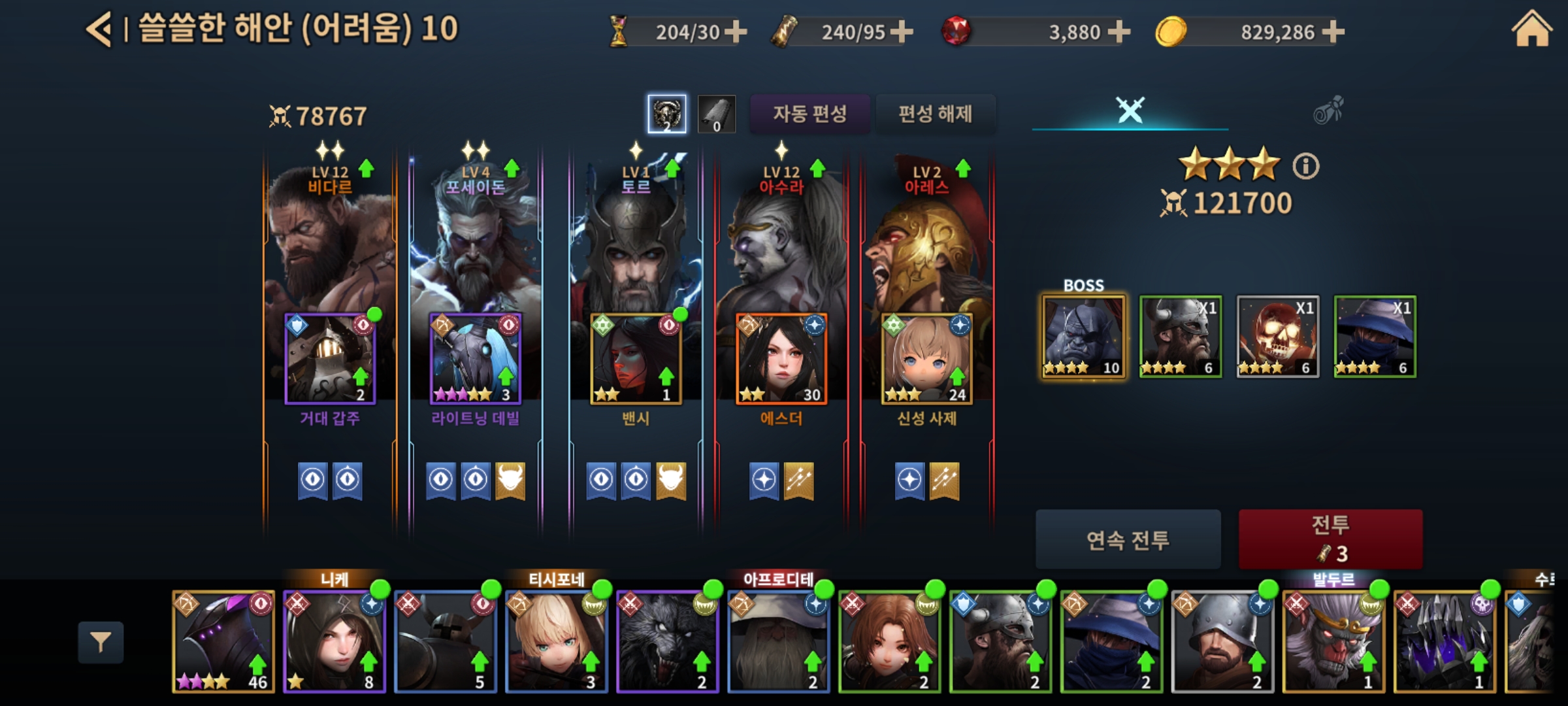Add more red gems
The height and width of the screenshot is (706, 1568).
pos(1119,31)
